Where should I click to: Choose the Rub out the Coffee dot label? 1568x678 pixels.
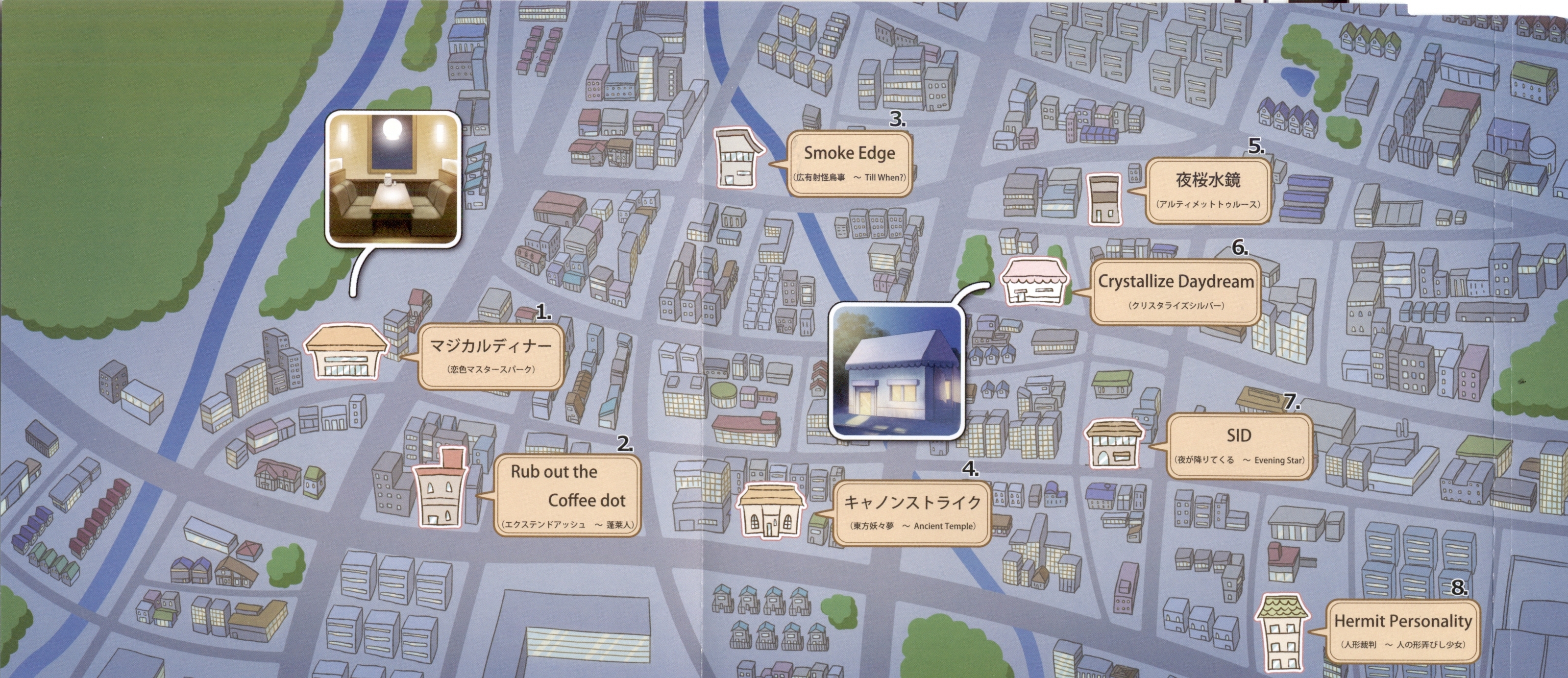pyautogui.click(x=567, y=495)
